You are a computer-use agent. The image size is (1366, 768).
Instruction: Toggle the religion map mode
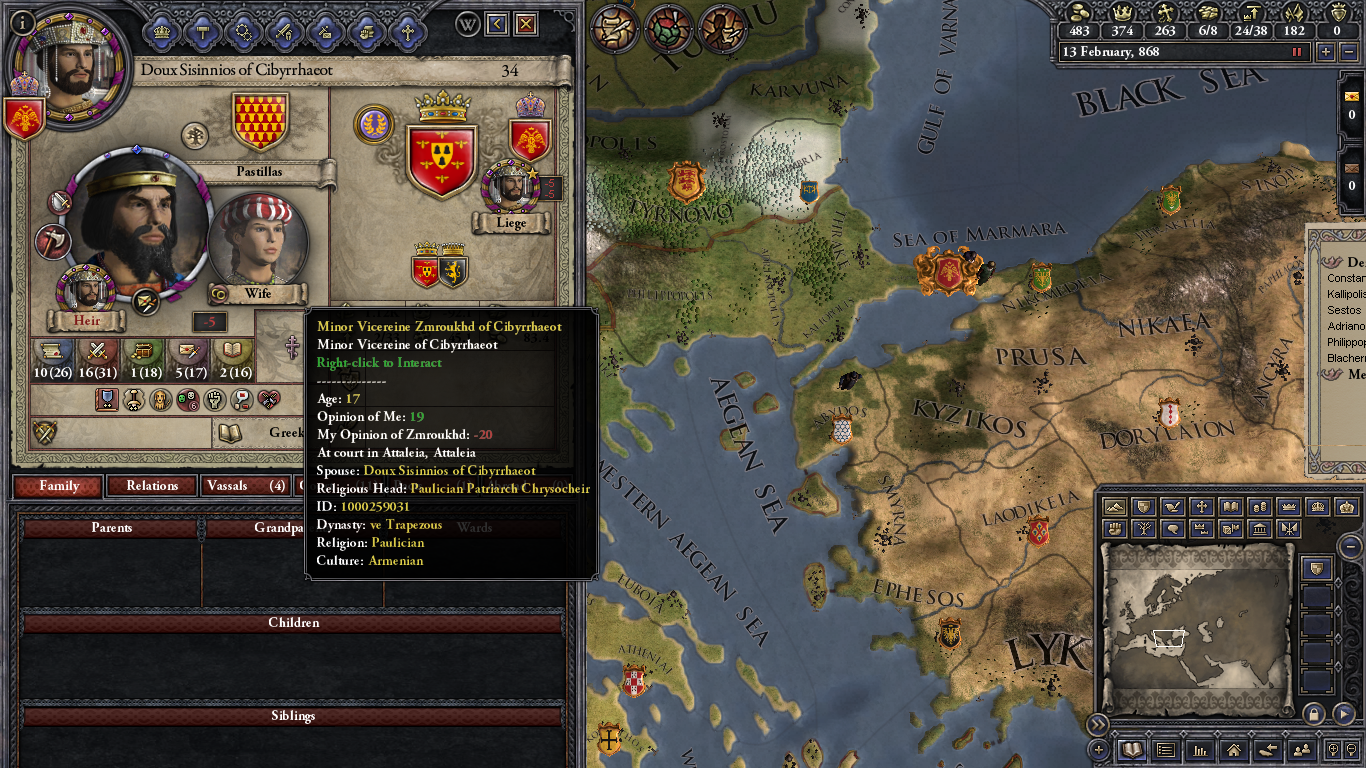coord(1200,507)
